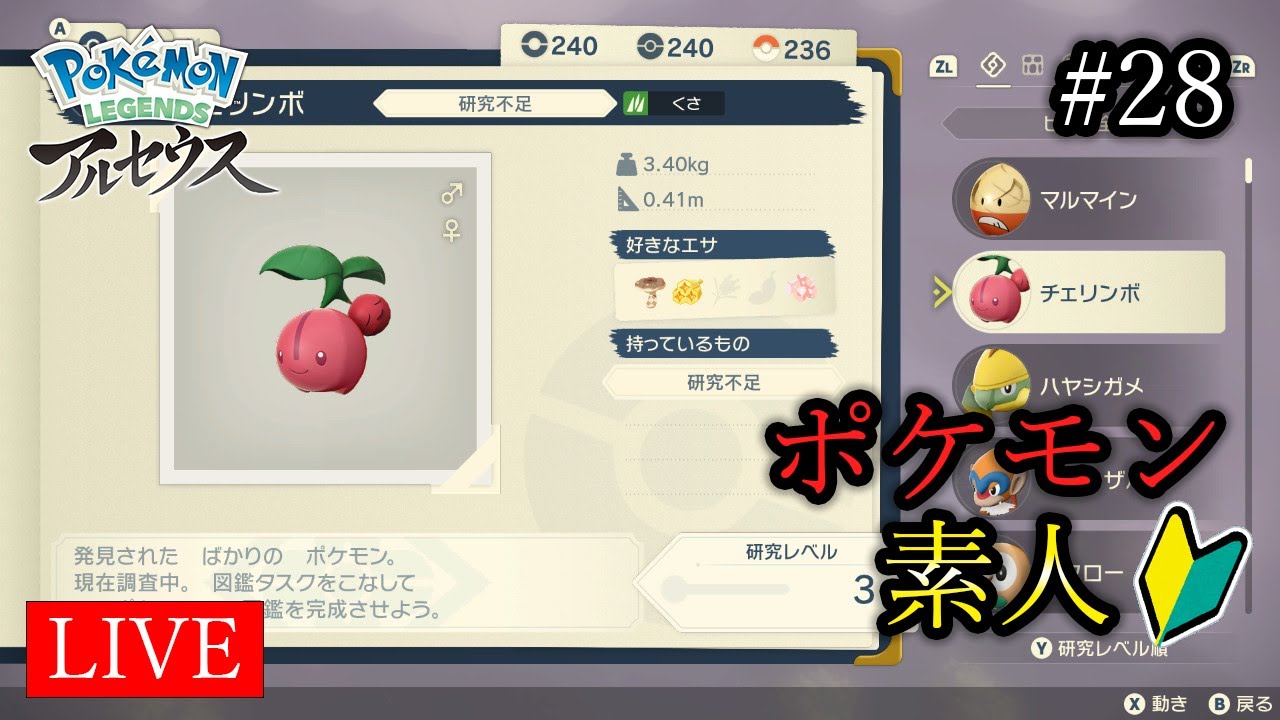The image size is (1280, 720).
Task: Click the mushroom icon under 好きなエサ
Action: point(651,288)
